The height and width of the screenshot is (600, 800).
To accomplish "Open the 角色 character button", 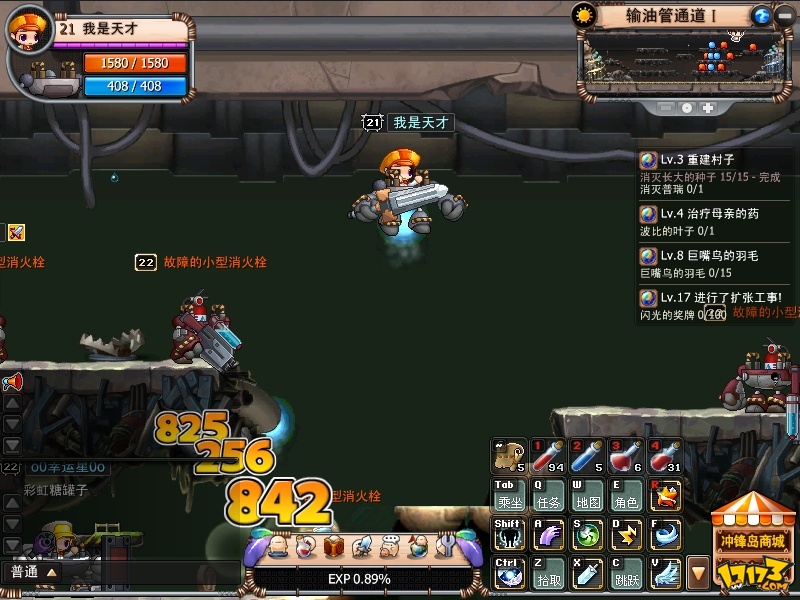I will [625, 495].
